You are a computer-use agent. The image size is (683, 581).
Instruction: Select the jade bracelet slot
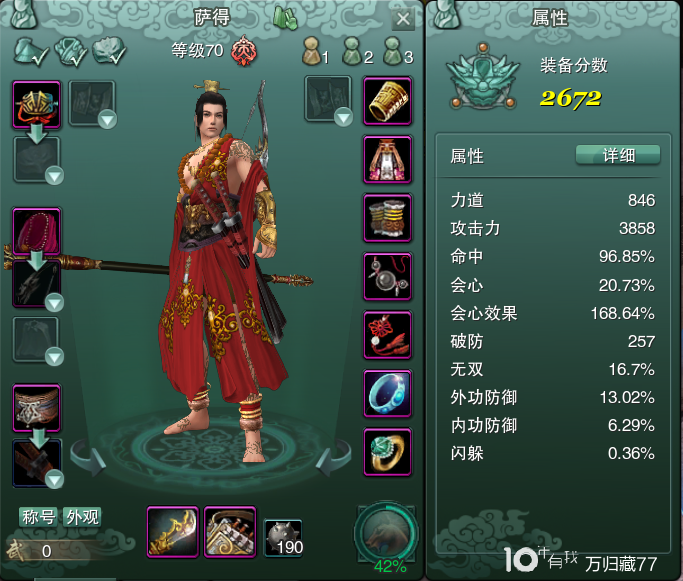387,392
